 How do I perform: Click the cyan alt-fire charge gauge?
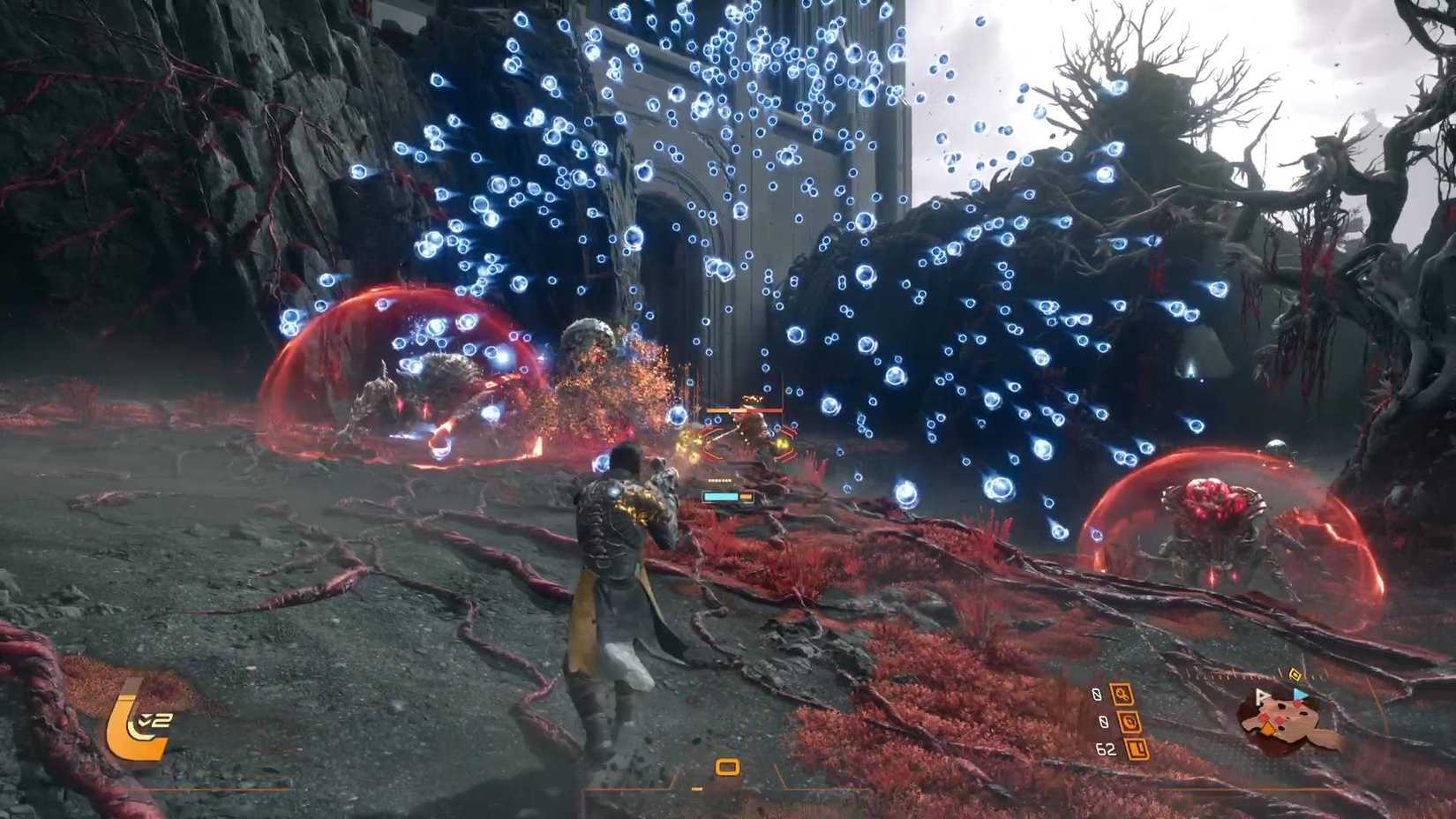click(722, 496)
